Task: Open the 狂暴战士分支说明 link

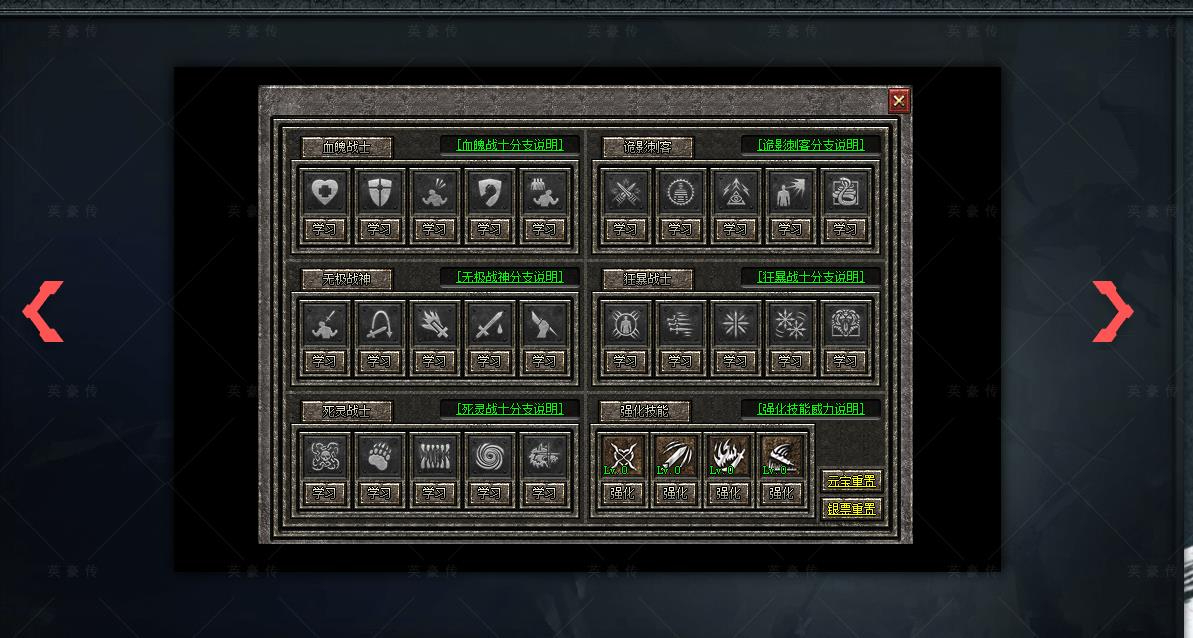Action: (x=811, y=277)
